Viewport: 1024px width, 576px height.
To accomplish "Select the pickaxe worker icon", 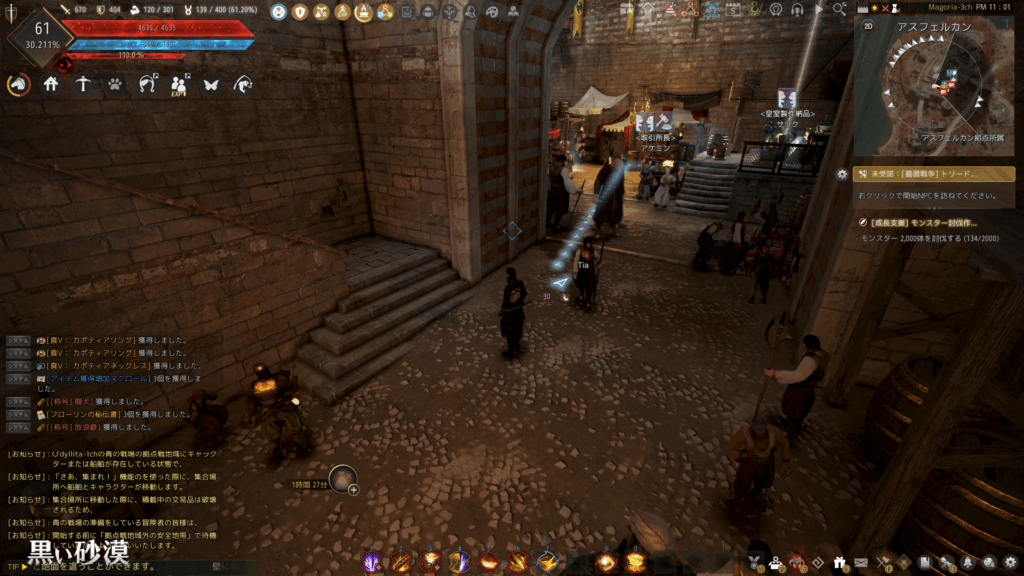I will tap(83, 85).
